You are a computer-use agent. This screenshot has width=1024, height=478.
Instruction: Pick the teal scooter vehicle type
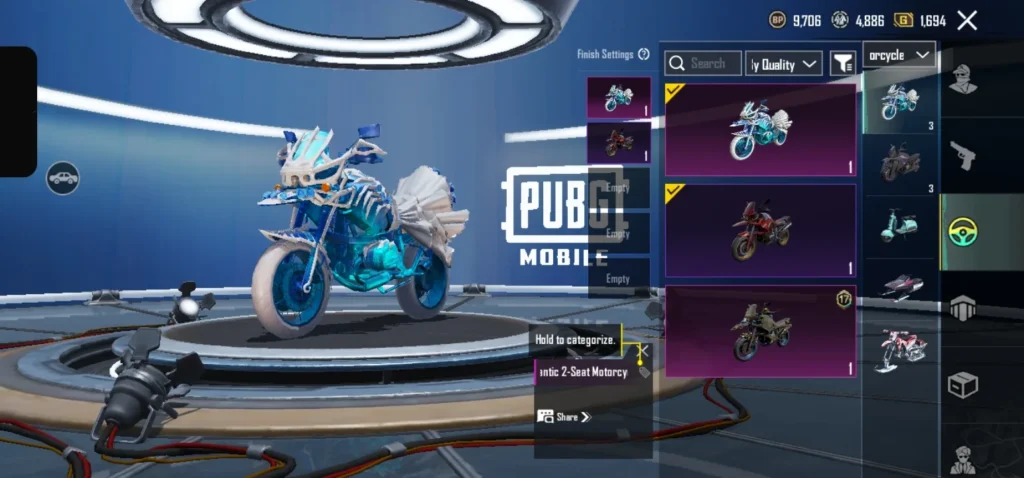(899, 224)
